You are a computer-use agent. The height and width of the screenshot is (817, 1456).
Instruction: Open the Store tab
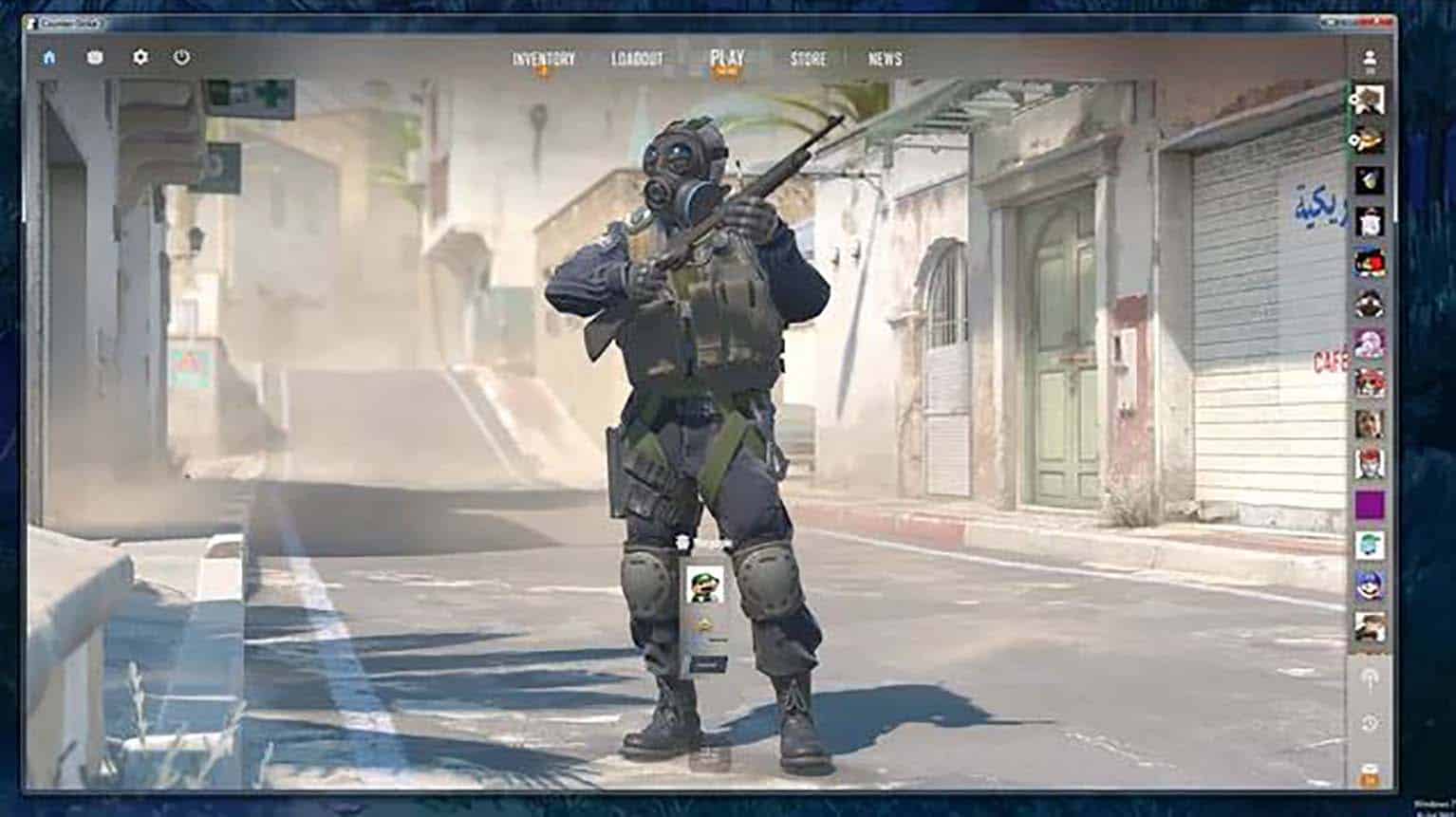(x=808, y=59)
